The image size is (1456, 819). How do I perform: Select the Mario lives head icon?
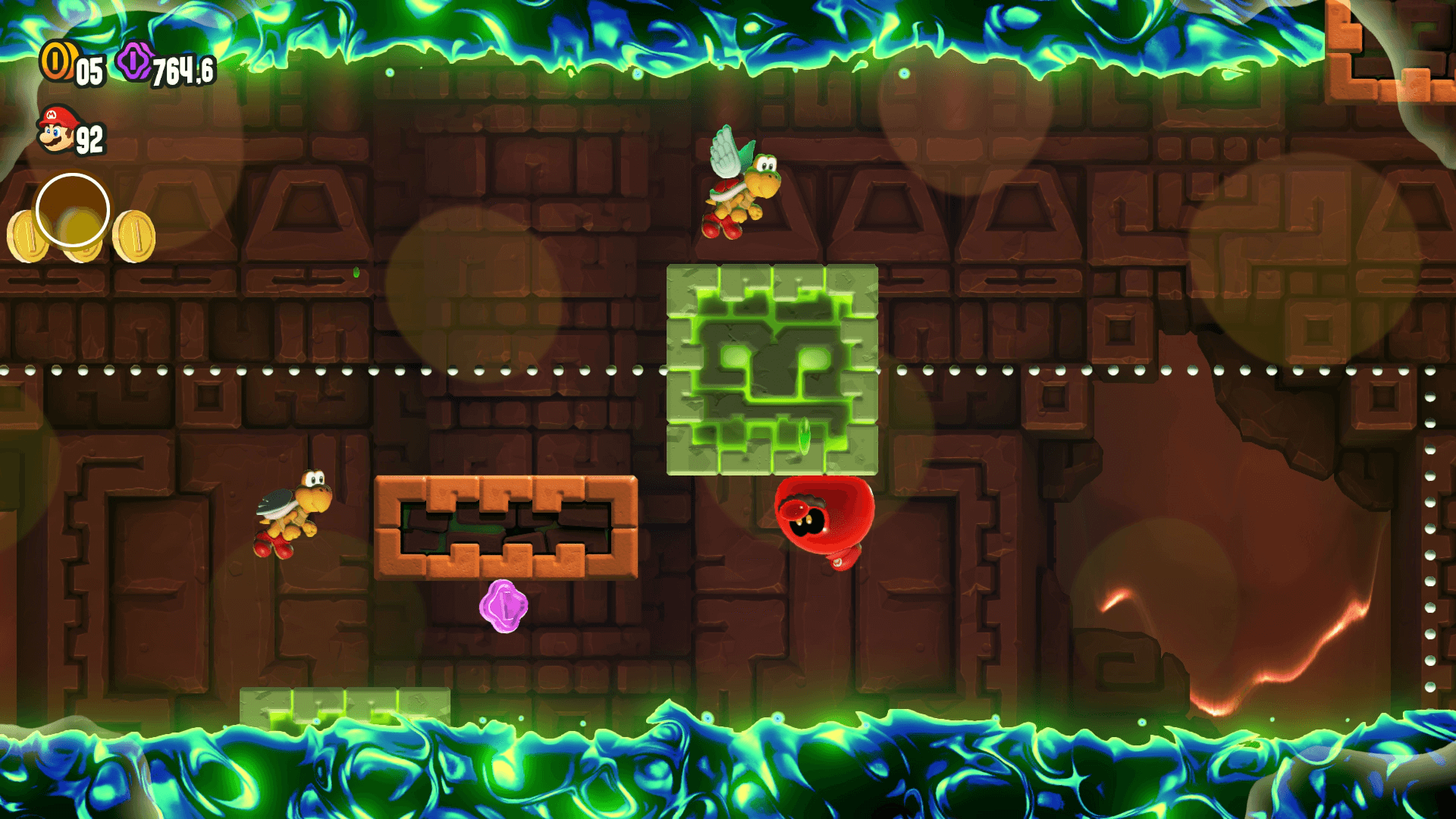tap(58, 130)
